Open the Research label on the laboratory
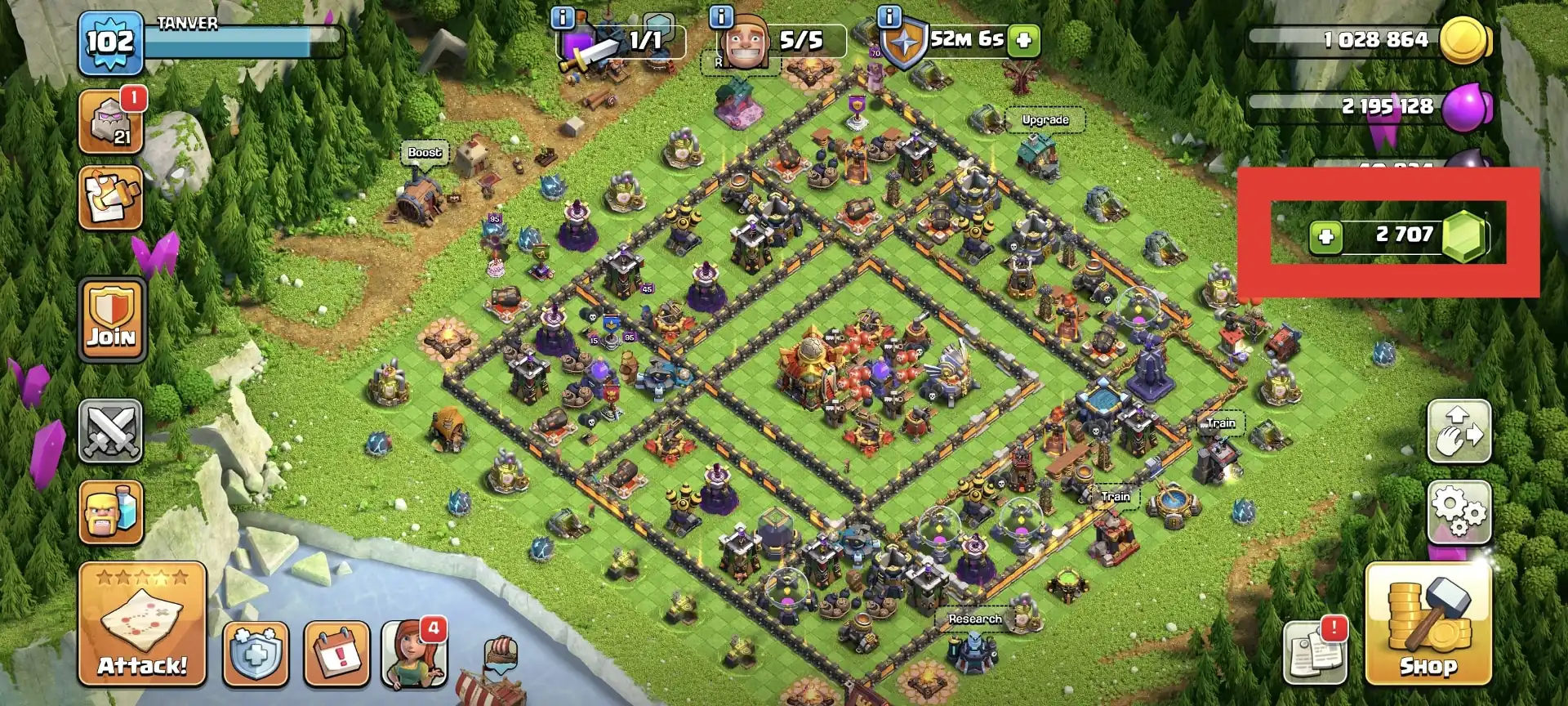 click(975, 619)
